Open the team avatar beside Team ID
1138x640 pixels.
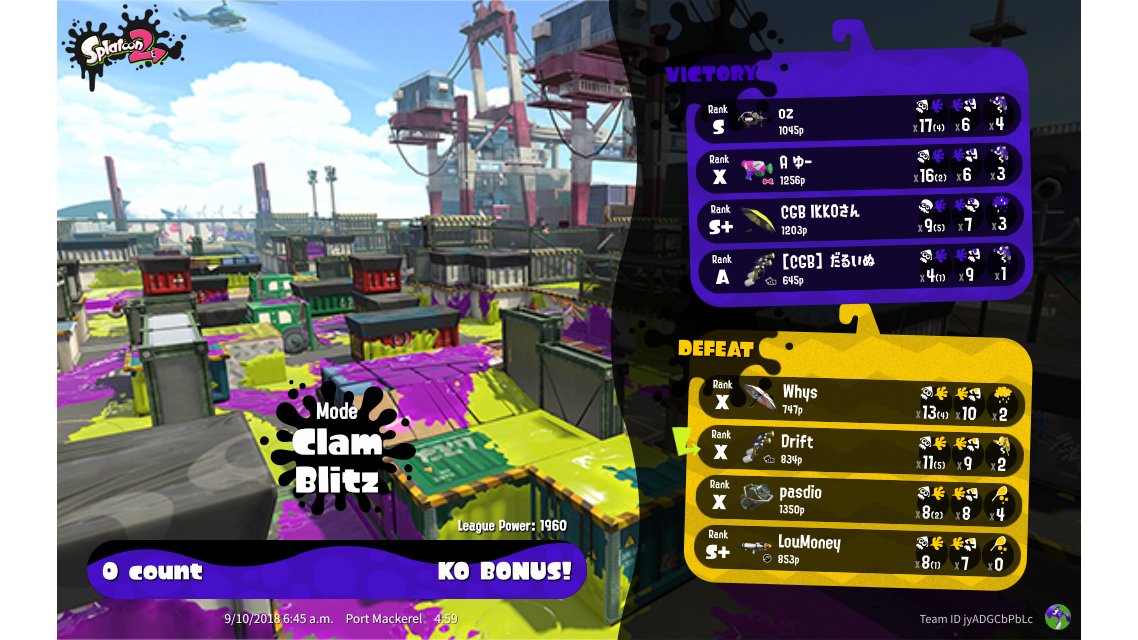point(1057,617)
